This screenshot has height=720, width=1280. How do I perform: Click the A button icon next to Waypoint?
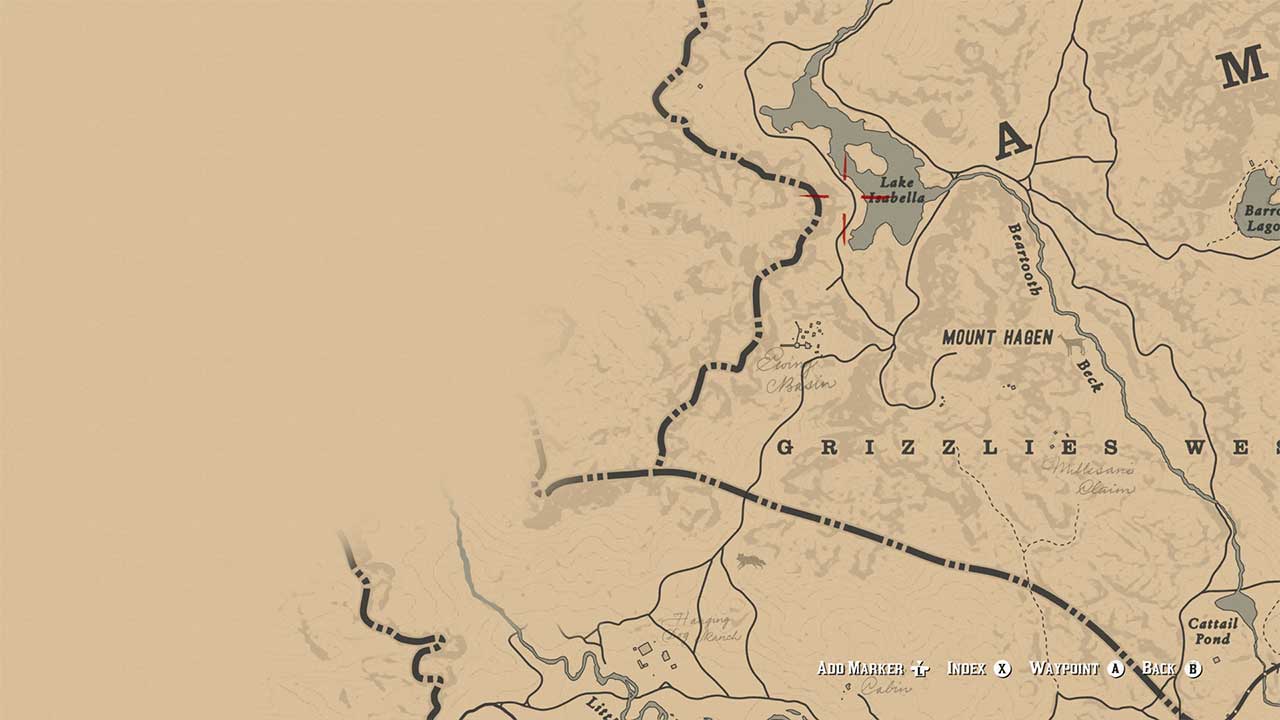coord(1115,669)
